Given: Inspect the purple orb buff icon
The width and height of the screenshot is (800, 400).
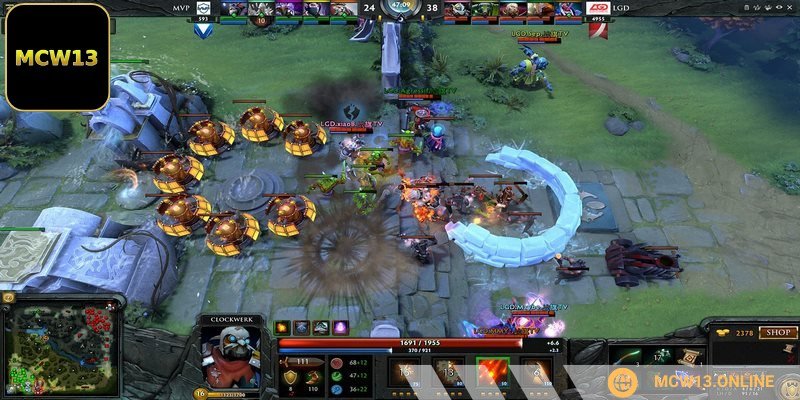Looking at the screenshot, I should [x=340, y=327].
